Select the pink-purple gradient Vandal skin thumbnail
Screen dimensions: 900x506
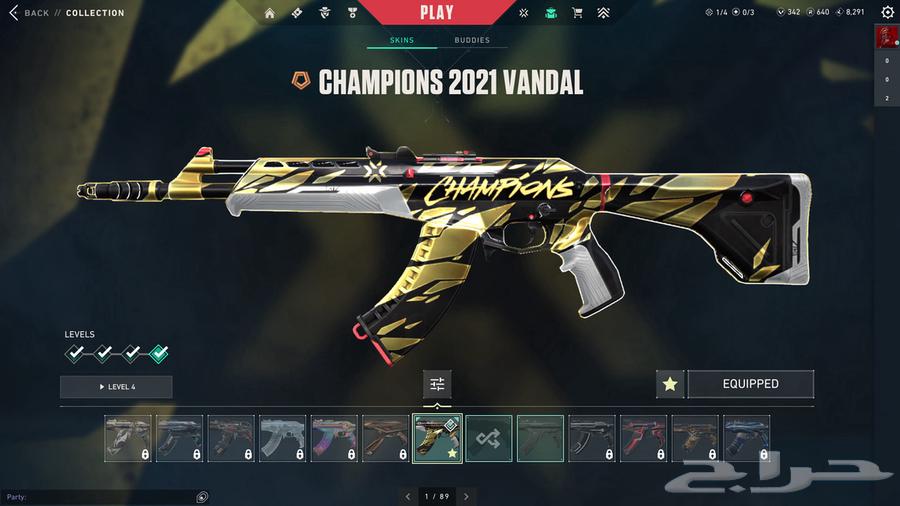[x=334, y=439]
